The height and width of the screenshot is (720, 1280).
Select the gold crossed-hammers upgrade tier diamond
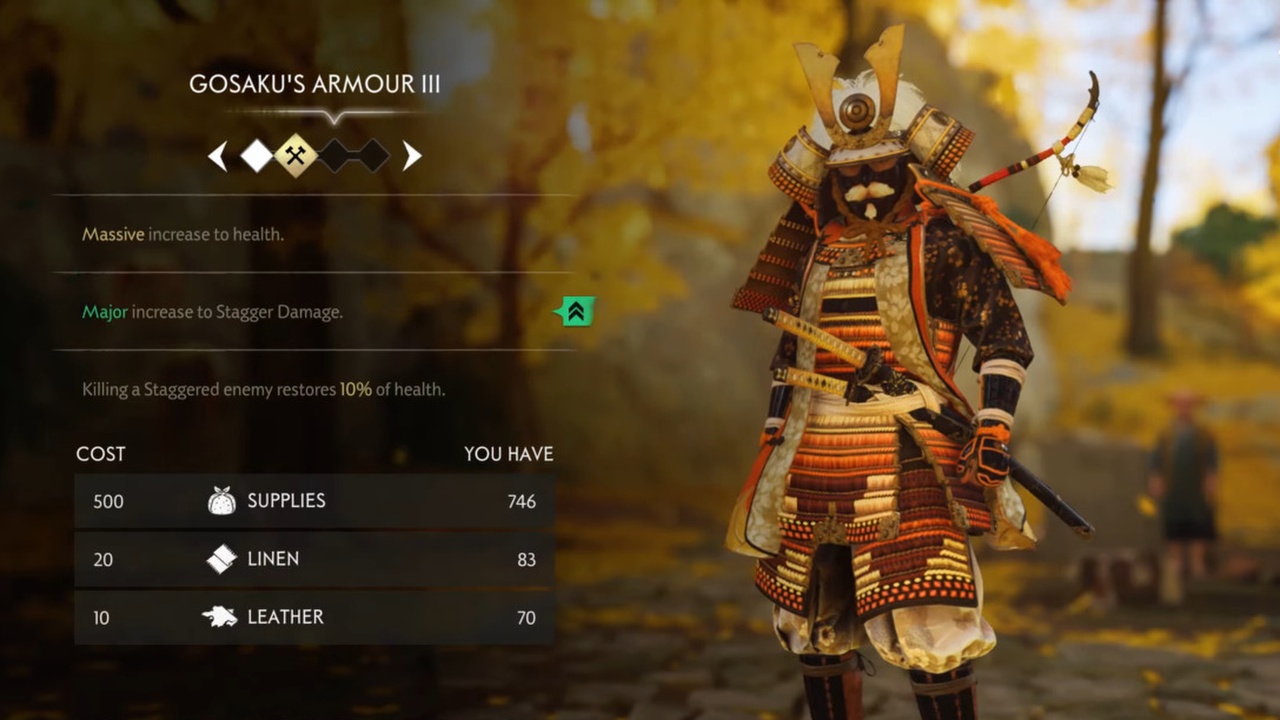click(x=295, y=156)
